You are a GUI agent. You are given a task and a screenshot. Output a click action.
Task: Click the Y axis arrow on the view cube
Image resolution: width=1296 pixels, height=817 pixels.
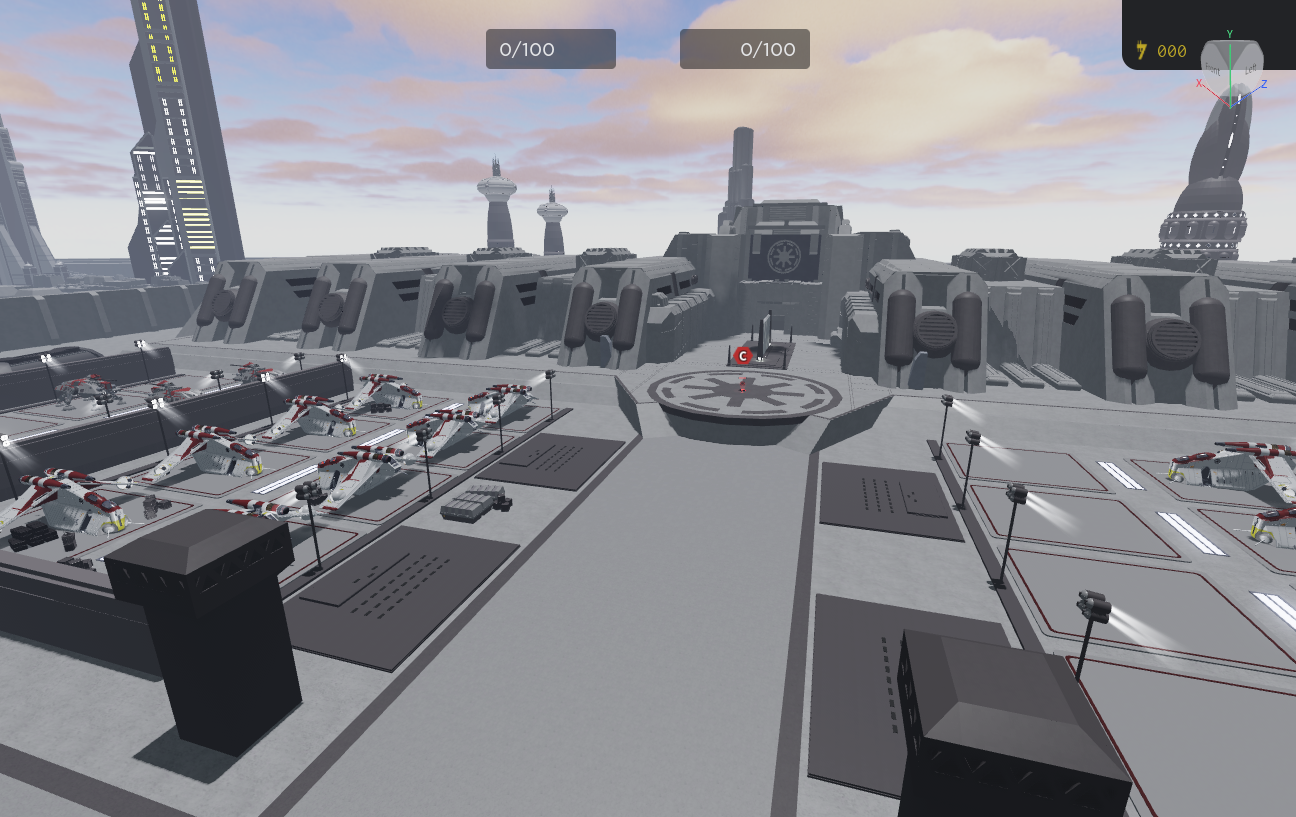1230,33
